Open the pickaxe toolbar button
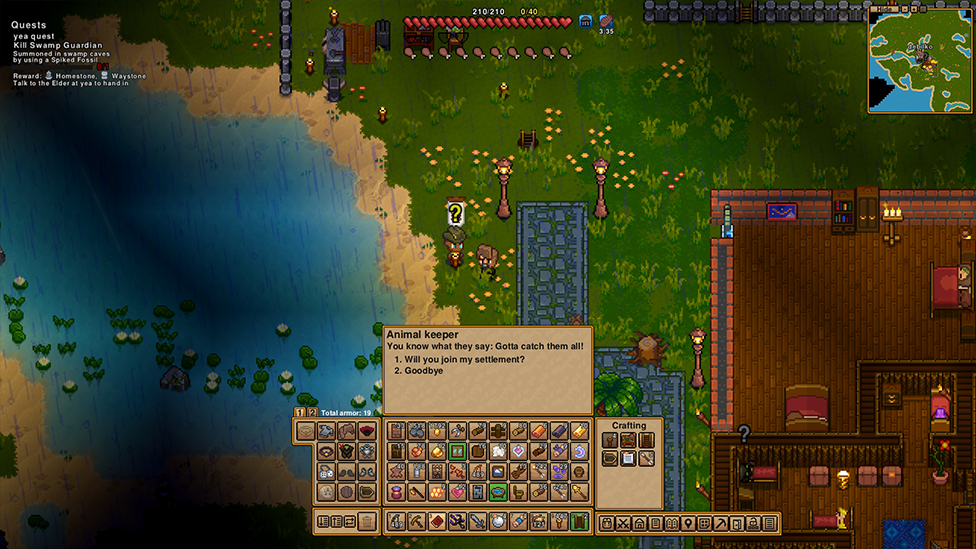The width and height of the screenshot is (976, 549). (x=721, y=523)
